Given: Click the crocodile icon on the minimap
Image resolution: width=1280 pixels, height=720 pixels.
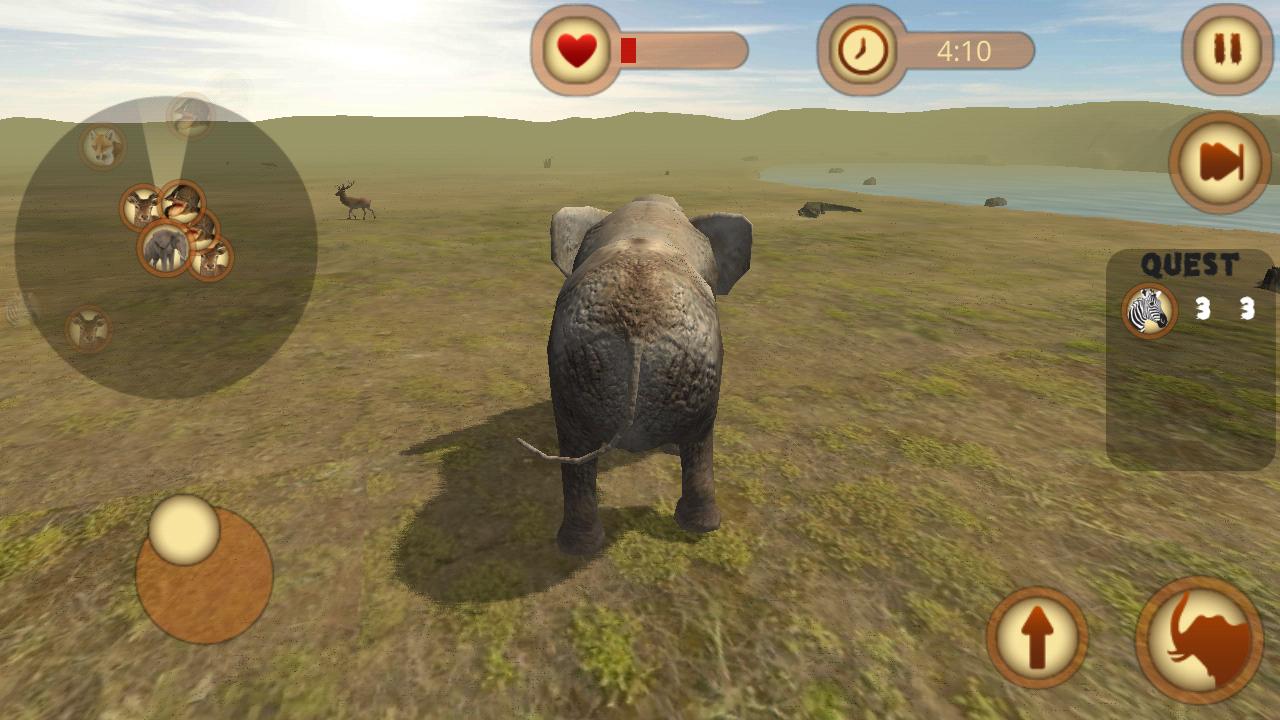Looking at the screenshot, I should (x=183, y=202).
